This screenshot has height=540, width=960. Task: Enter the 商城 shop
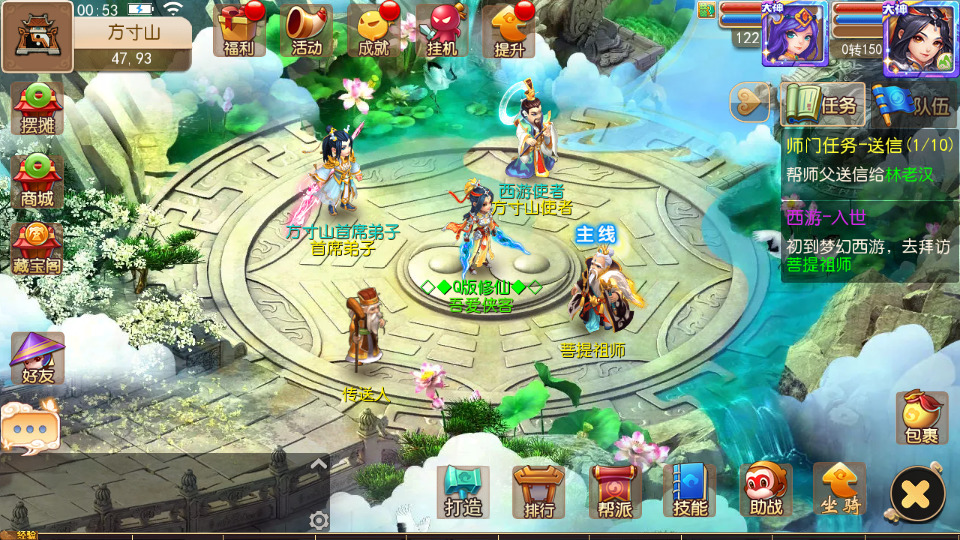click(x=37, y=181)
